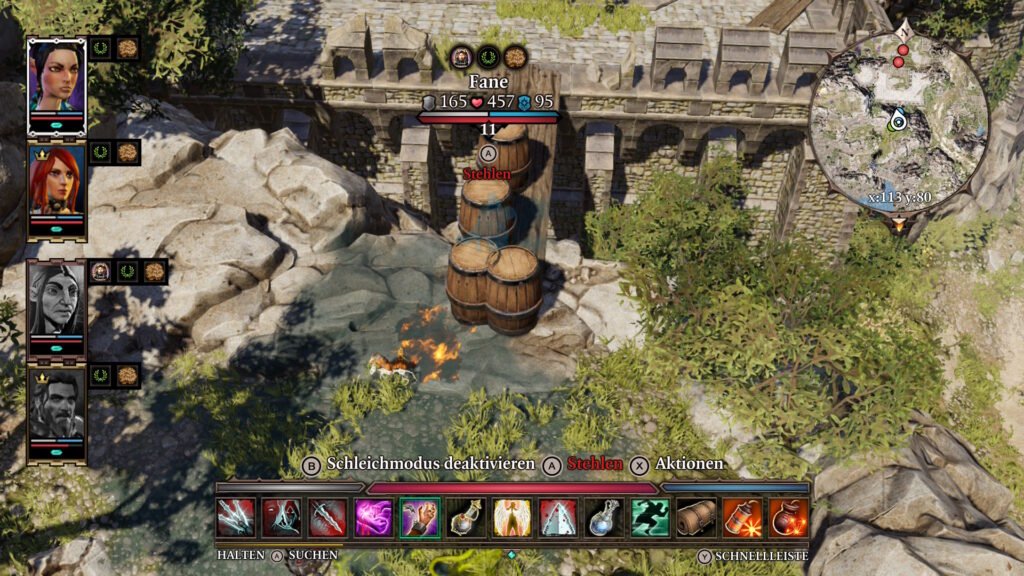Screen dimensions: 1024x576
Task: Select the orange canister grenade slot
Action: coord(742,518)
